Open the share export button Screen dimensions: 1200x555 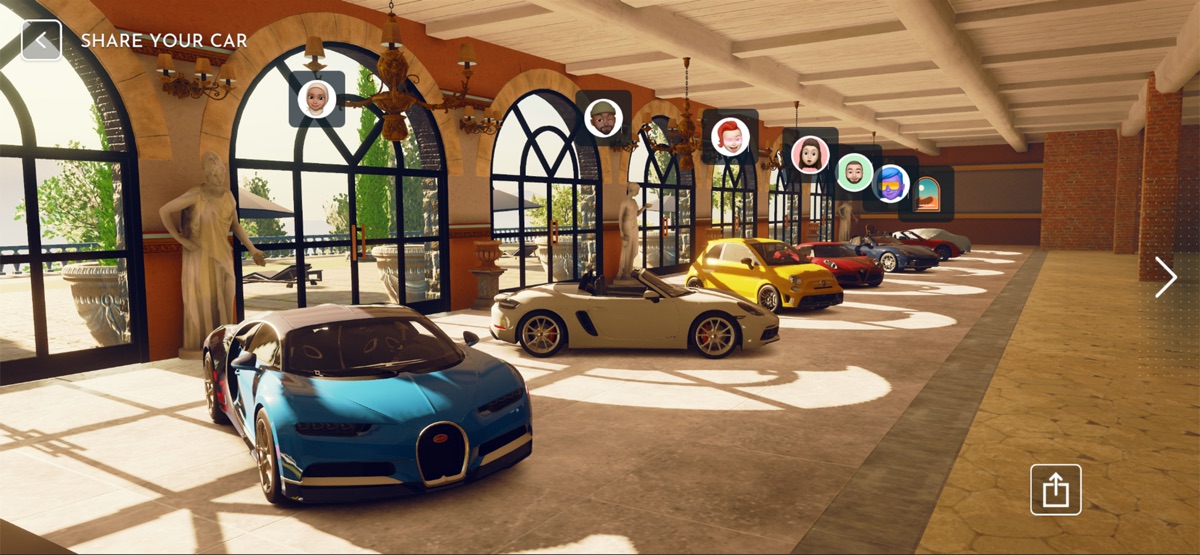click(x=1055, y=490)
